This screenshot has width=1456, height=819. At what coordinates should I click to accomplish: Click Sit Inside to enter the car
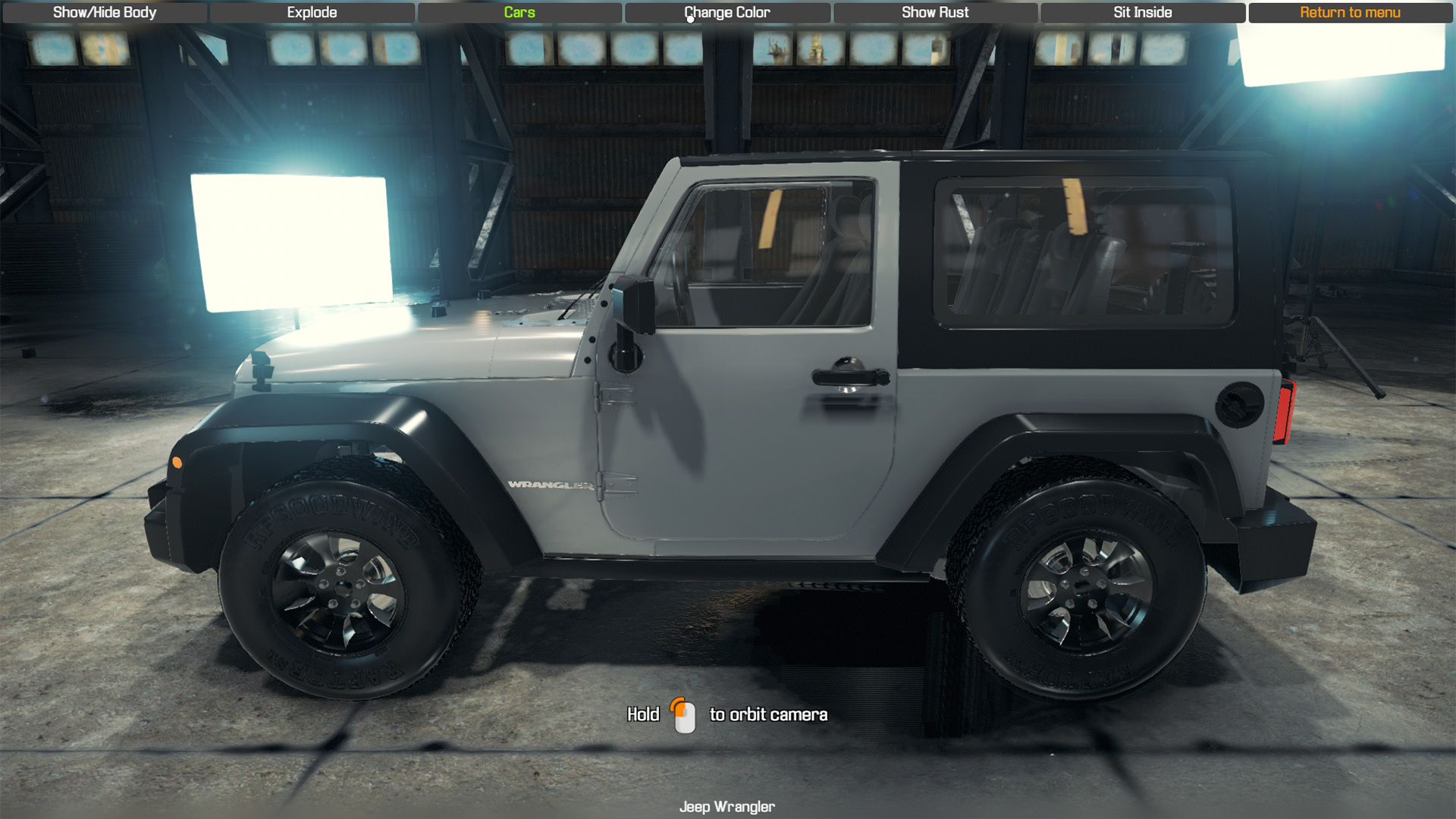coord(1141,12)
